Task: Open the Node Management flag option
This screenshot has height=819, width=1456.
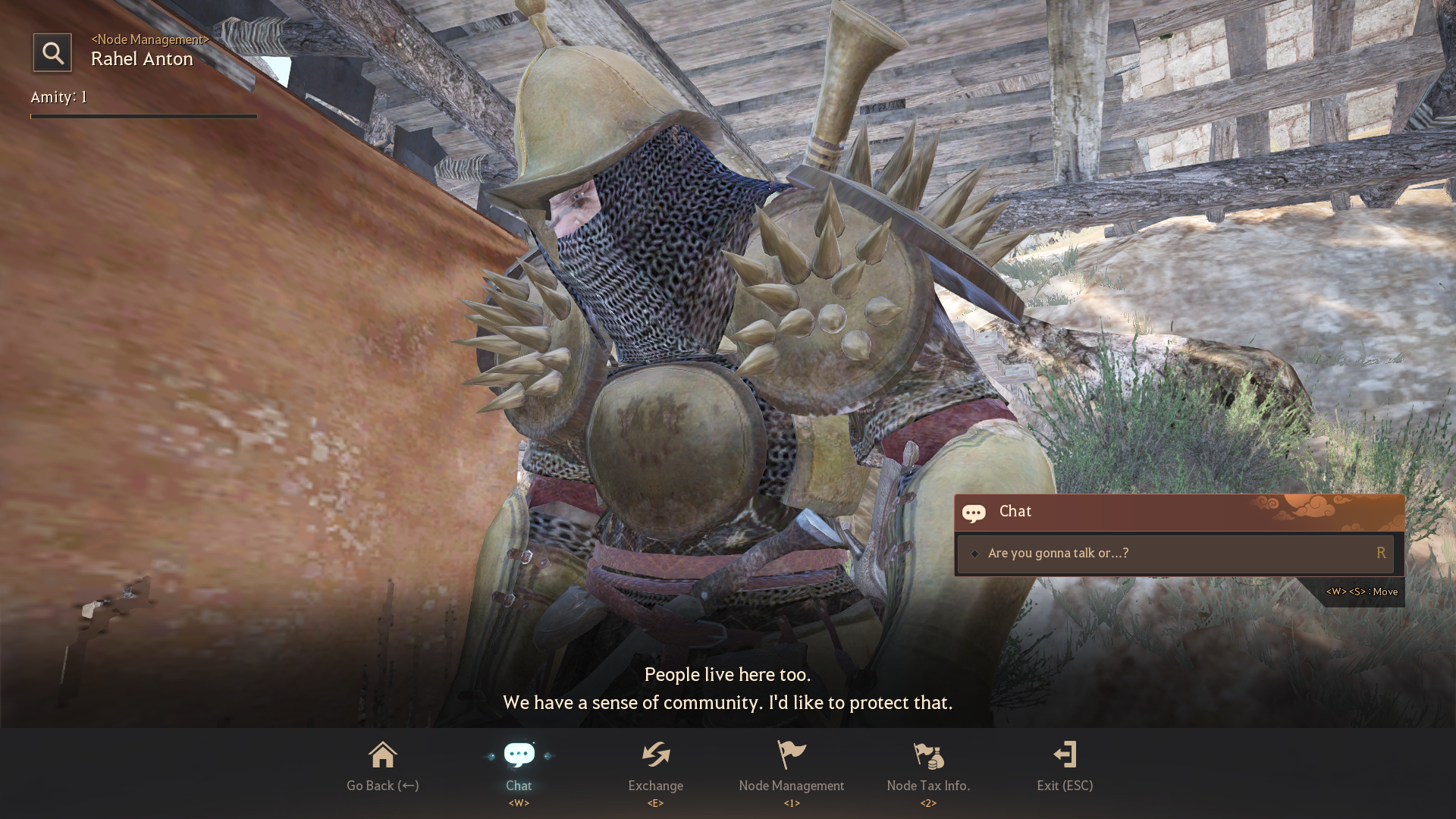Action: (792, 767)
